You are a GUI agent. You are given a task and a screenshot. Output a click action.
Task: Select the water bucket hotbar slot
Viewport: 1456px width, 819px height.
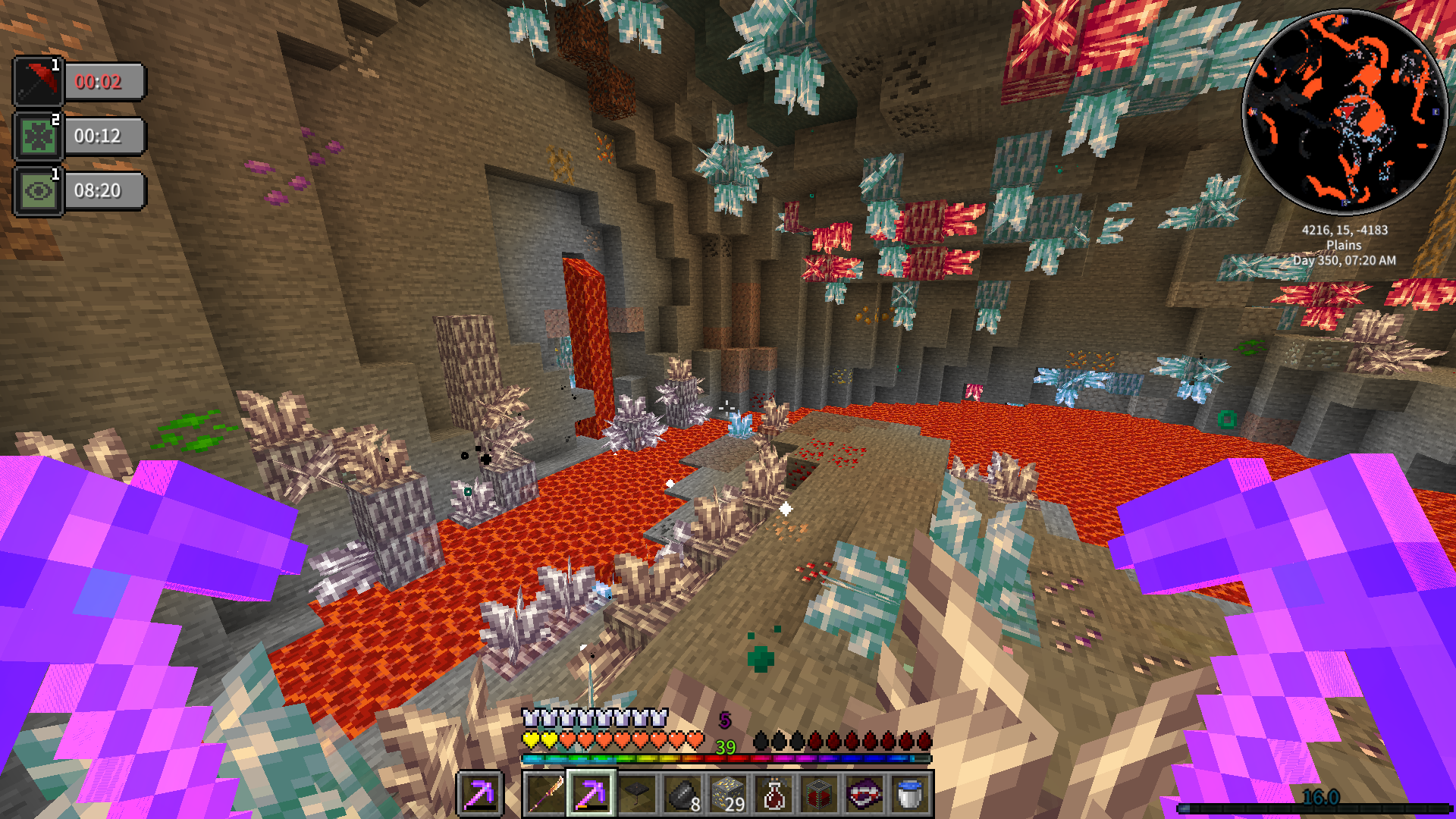[909, 794]
